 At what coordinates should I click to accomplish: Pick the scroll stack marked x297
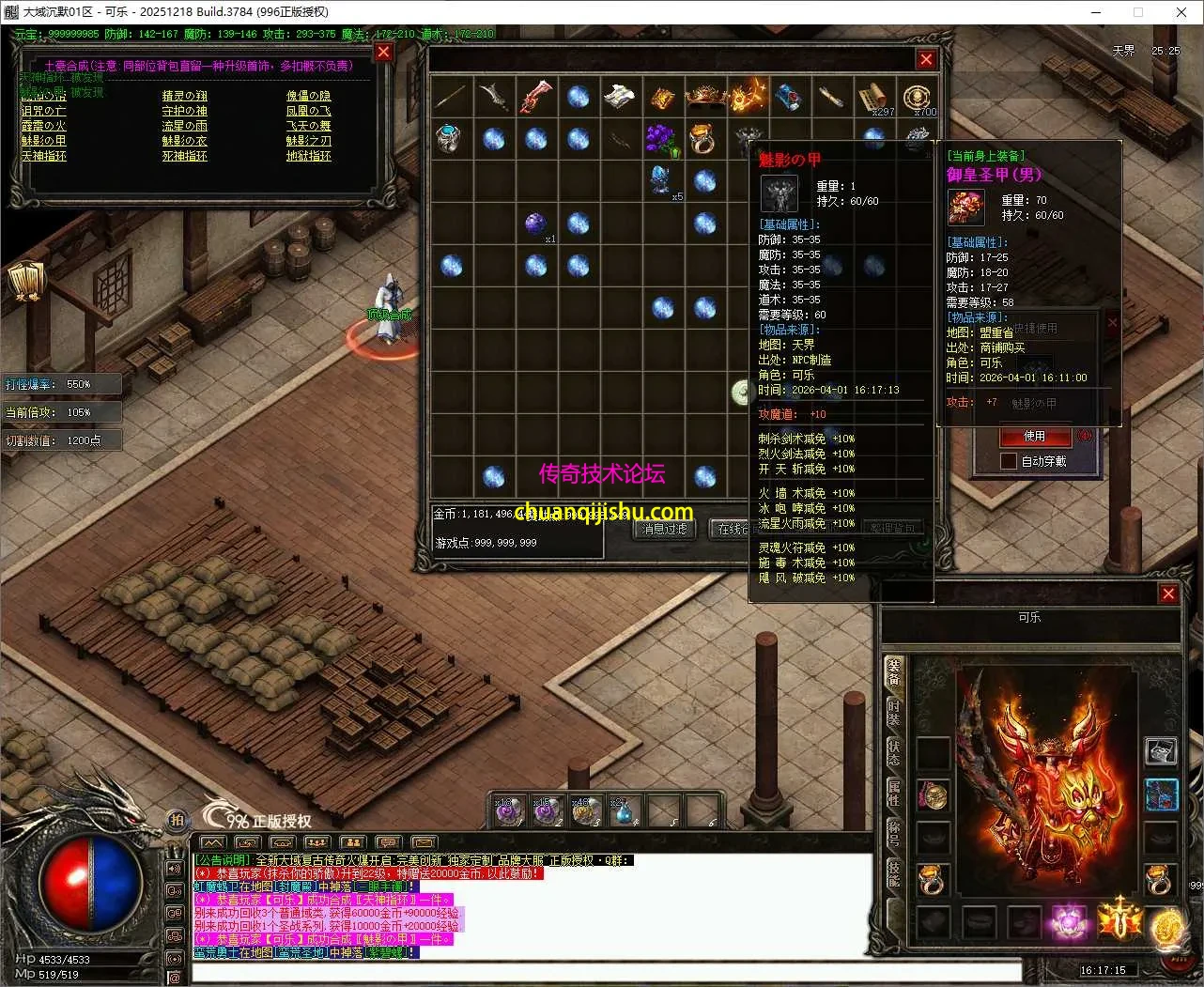click(x=873, y=98)
